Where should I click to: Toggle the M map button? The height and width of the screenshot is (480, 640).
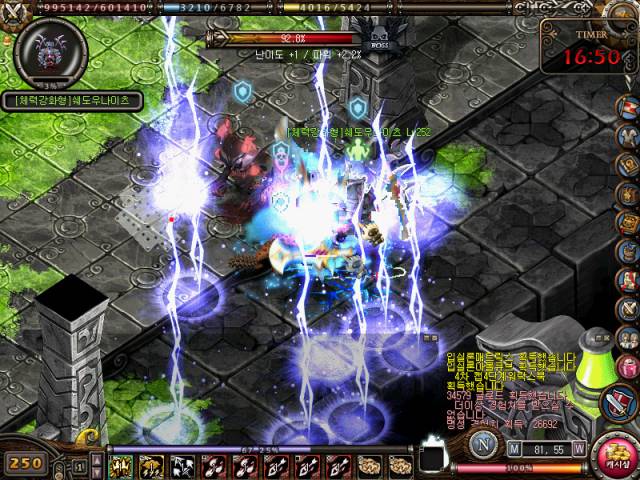(514, 449)
